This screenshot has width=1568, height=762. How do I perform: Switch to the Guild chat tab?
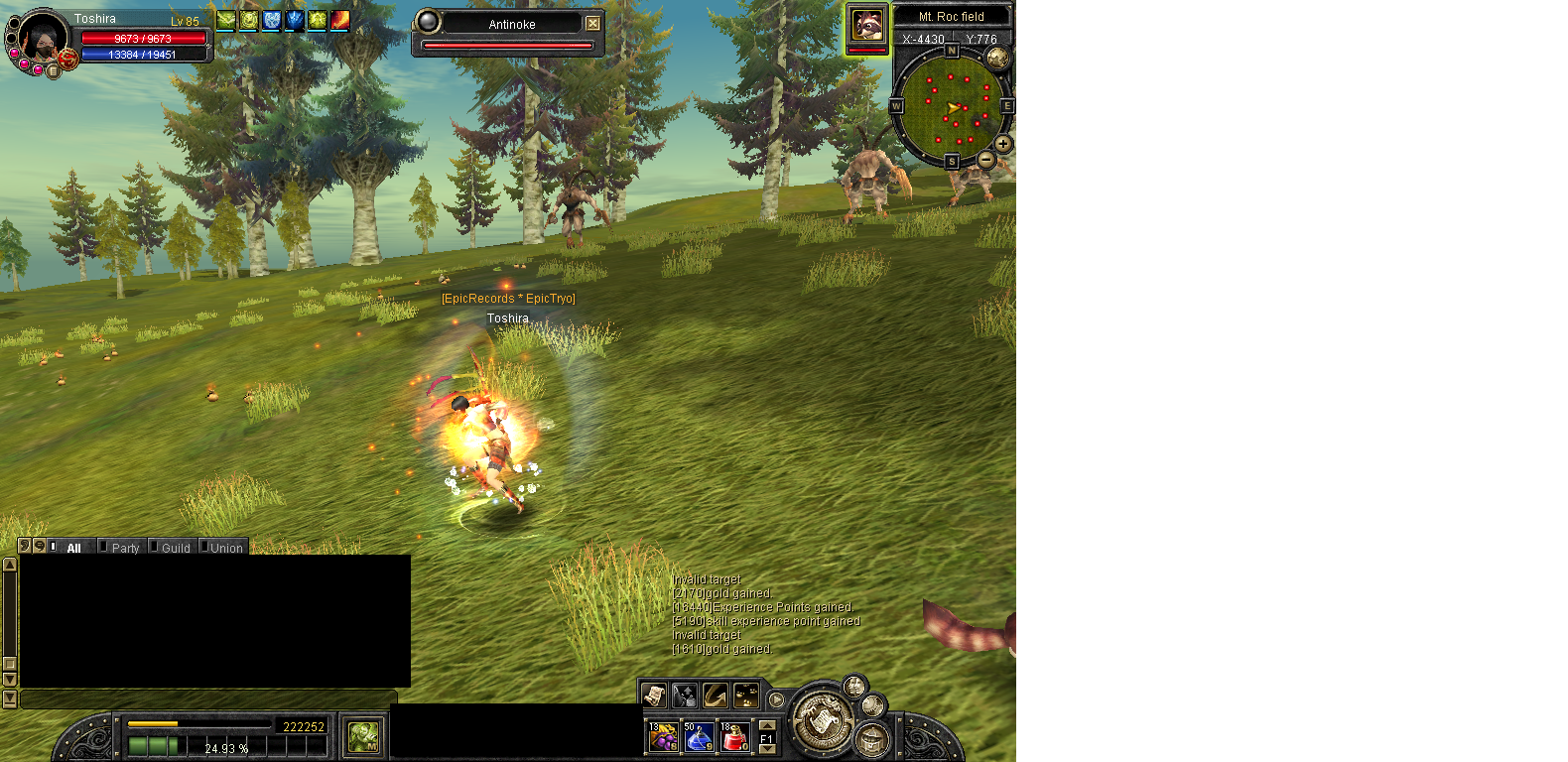click(x=176, y=548)
